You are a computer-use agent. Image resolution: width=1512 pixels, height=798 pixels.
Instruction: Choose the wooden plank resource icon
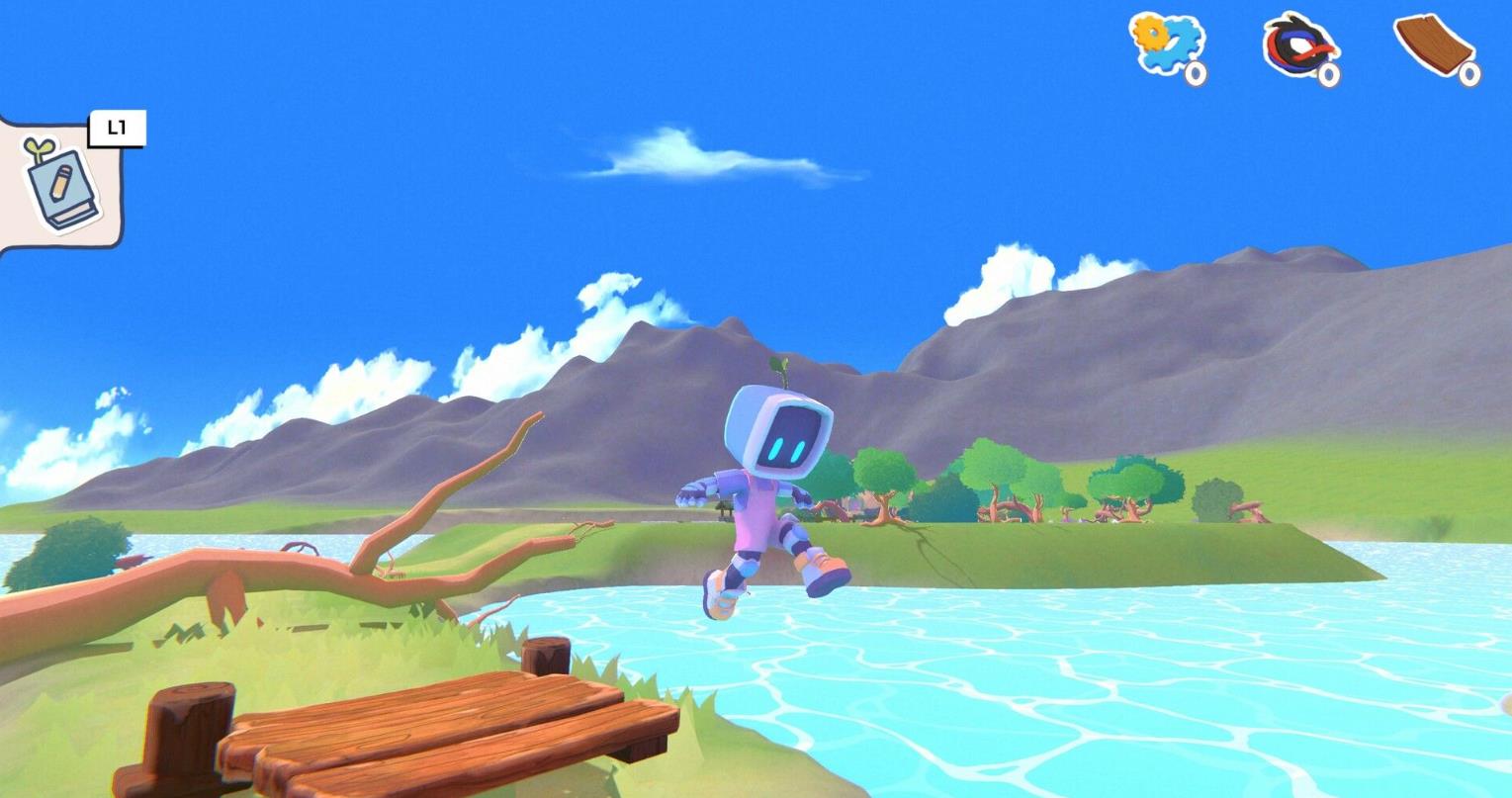click(1433, 45)
